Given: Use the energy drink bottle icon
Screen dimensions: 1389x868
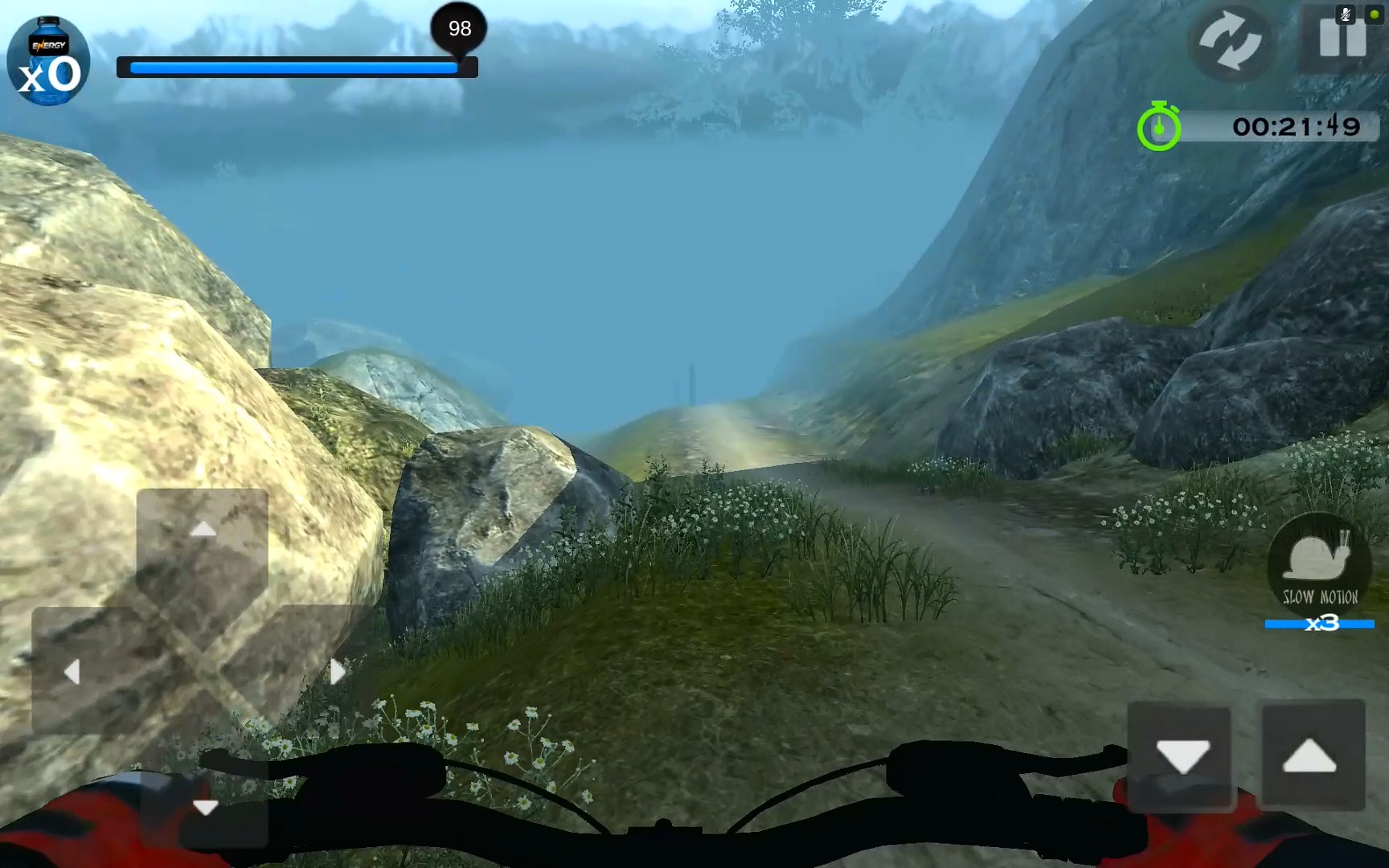Looking at the screenshot, I should click(48, 62).
